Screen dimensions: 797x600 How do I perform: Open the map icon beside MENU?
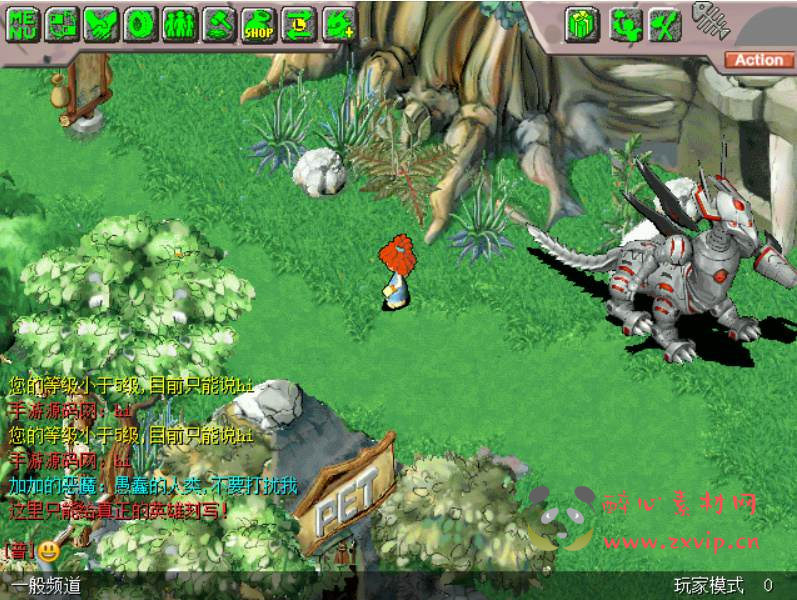point(62,24)
